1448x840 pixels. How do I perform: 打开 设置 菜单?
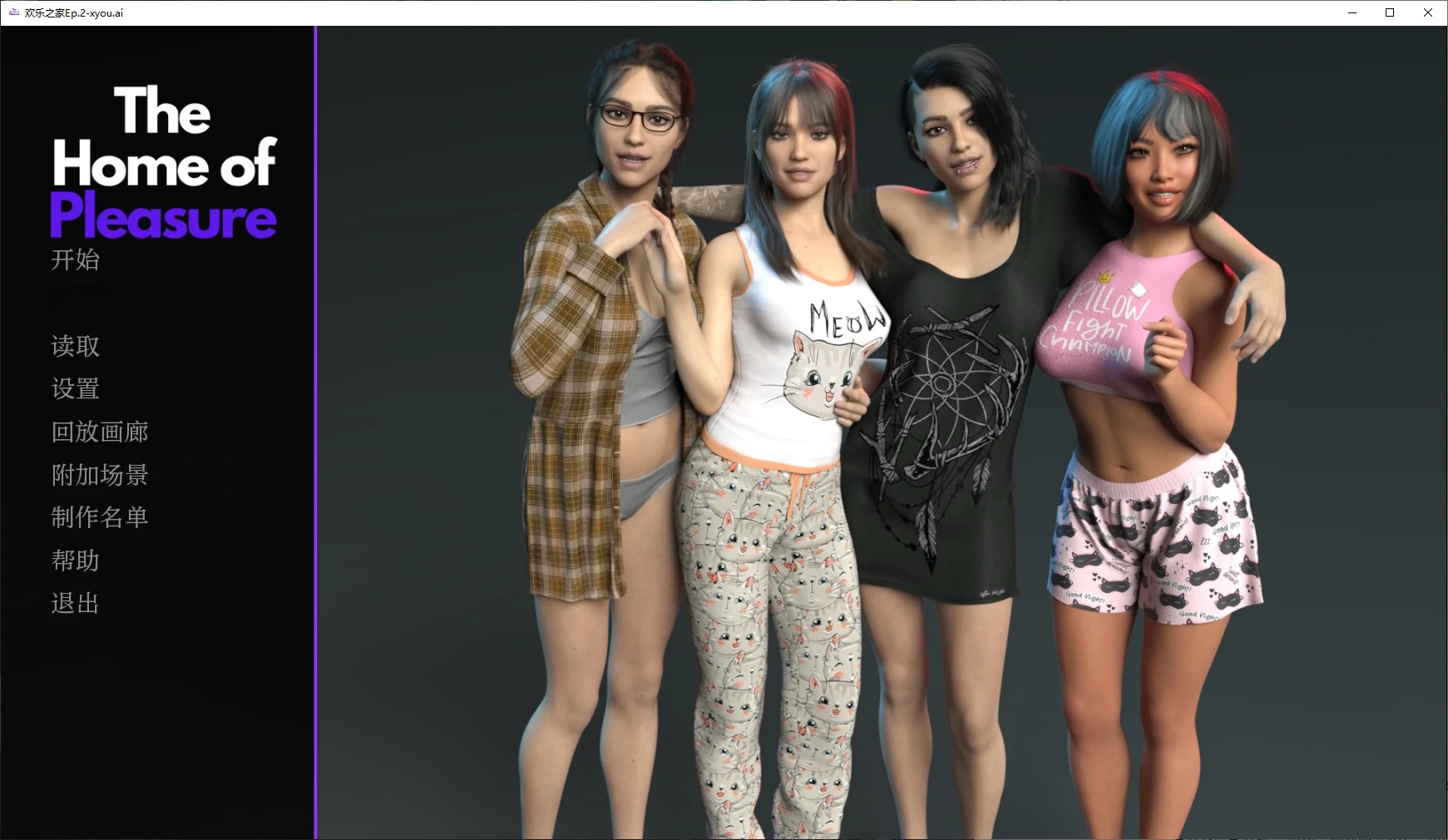[x=76, y=388]
